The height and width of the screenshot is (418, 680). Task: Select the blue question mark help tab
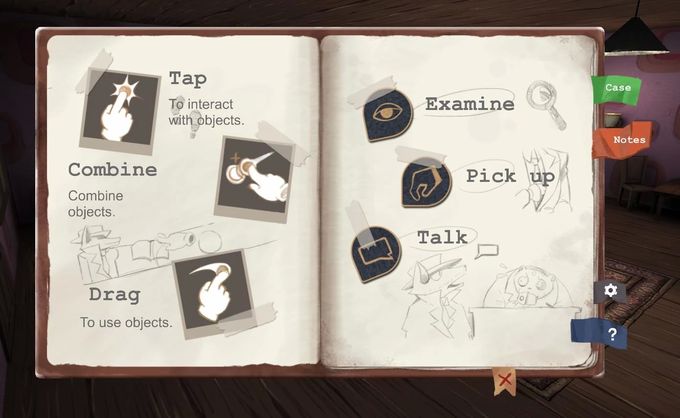(607, 334)
